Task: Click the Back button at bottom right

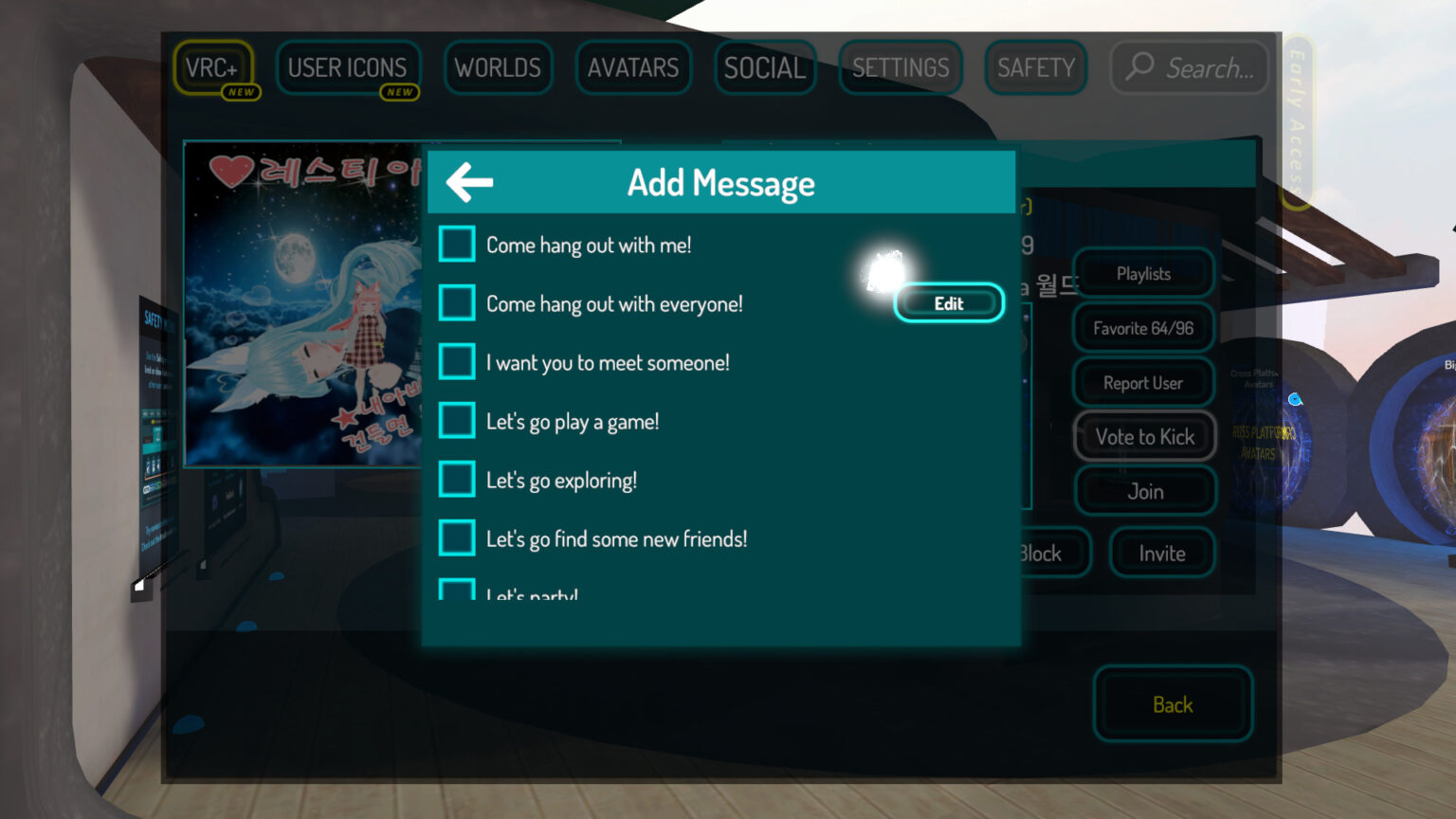Action: [x=1173, y=704]
